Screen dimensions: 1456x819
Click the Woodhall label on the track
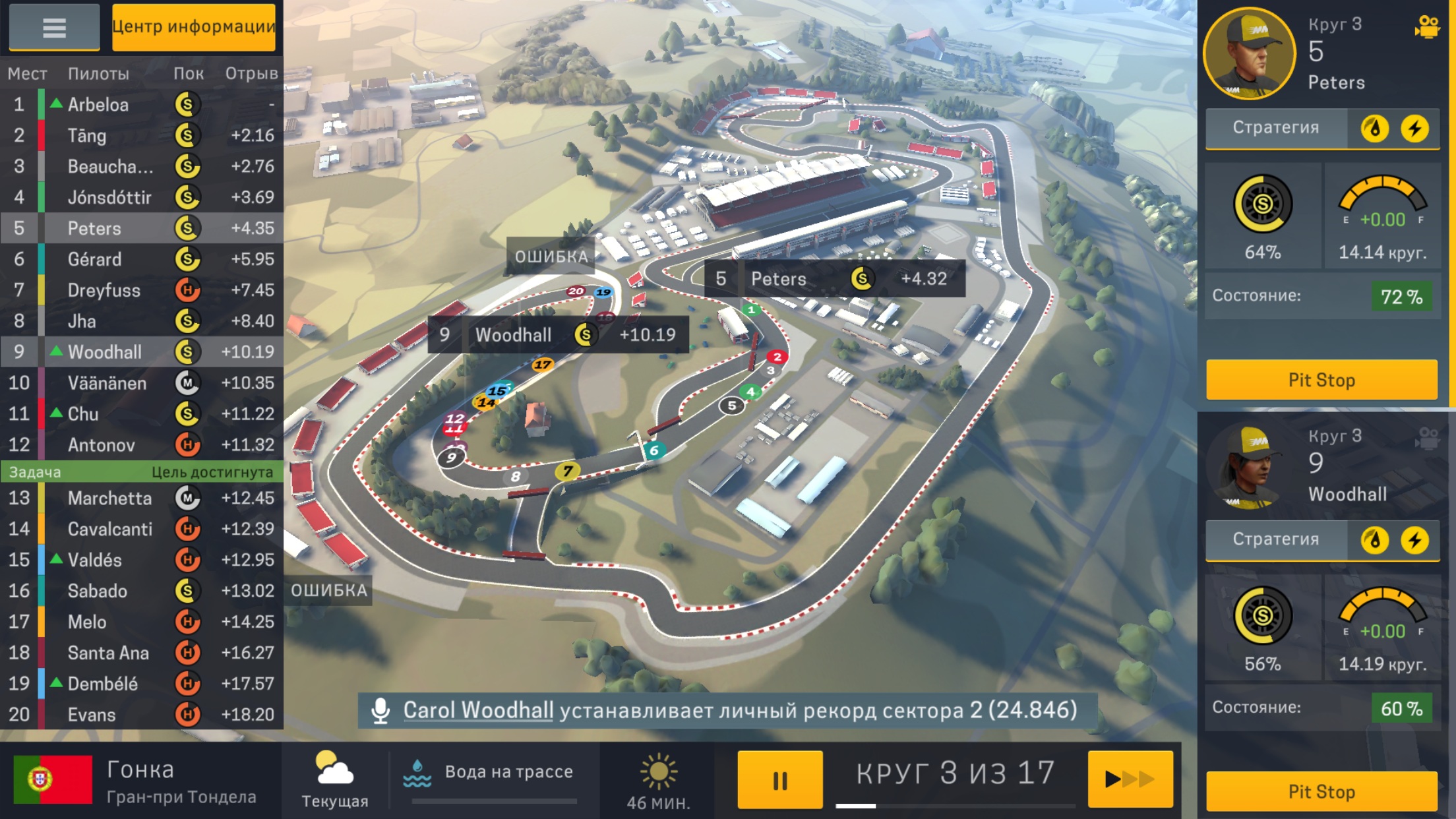pyautogui.click(x=558, y=335)
